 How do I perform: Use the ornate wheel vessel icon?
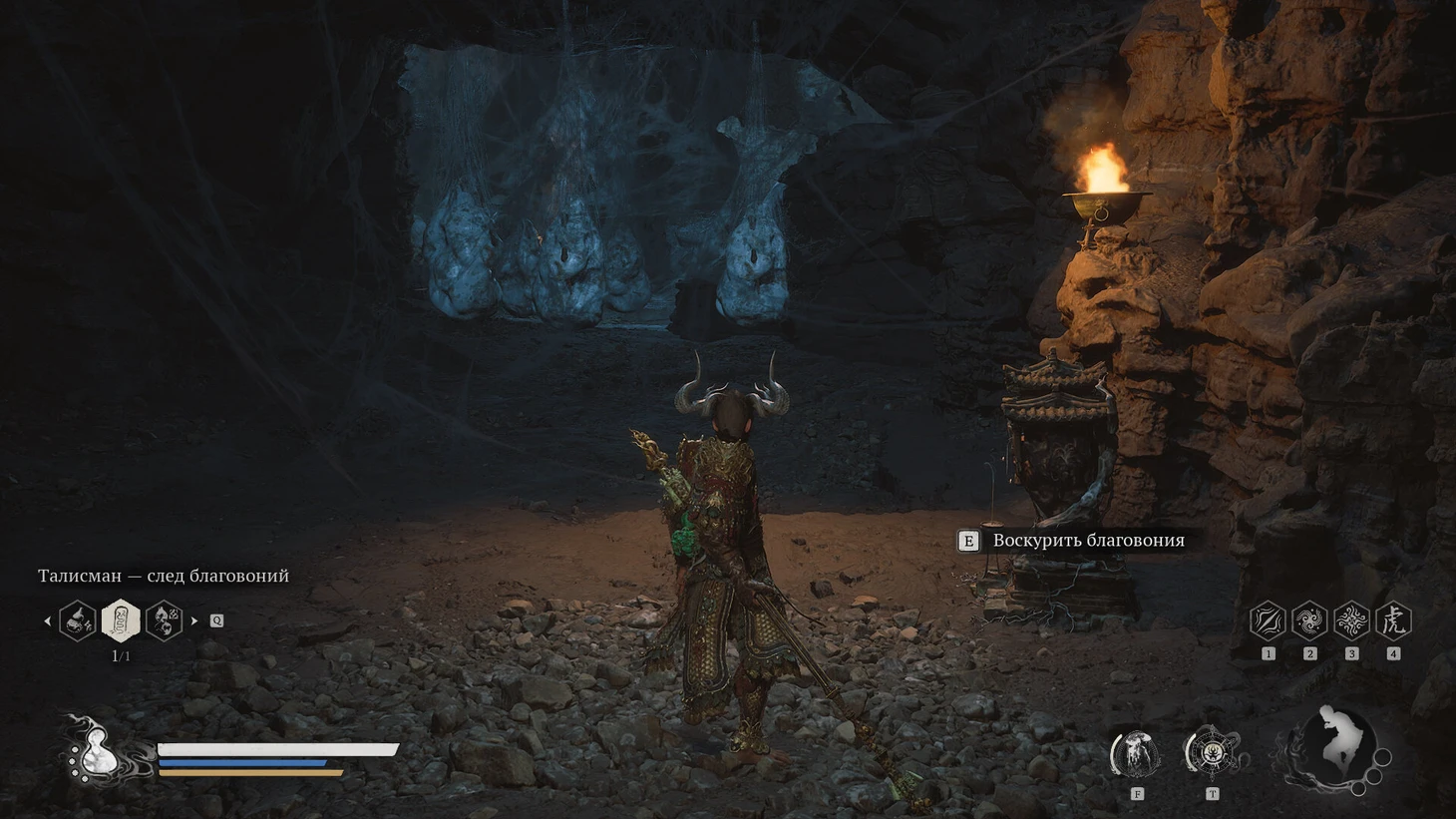(1212, 753)
